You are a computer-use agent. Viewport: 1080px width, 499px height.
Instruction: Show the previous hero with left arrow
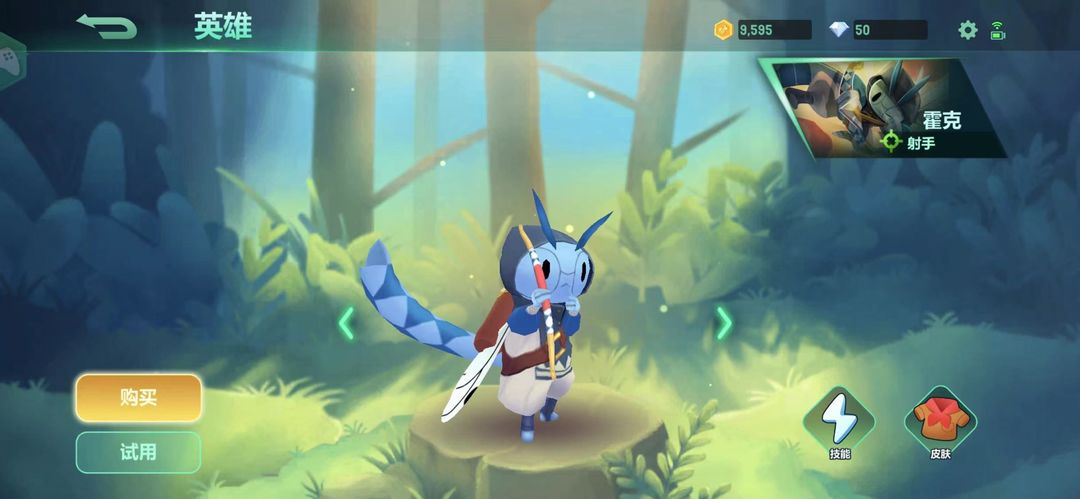pyautogui.click(x=346, y=323)
